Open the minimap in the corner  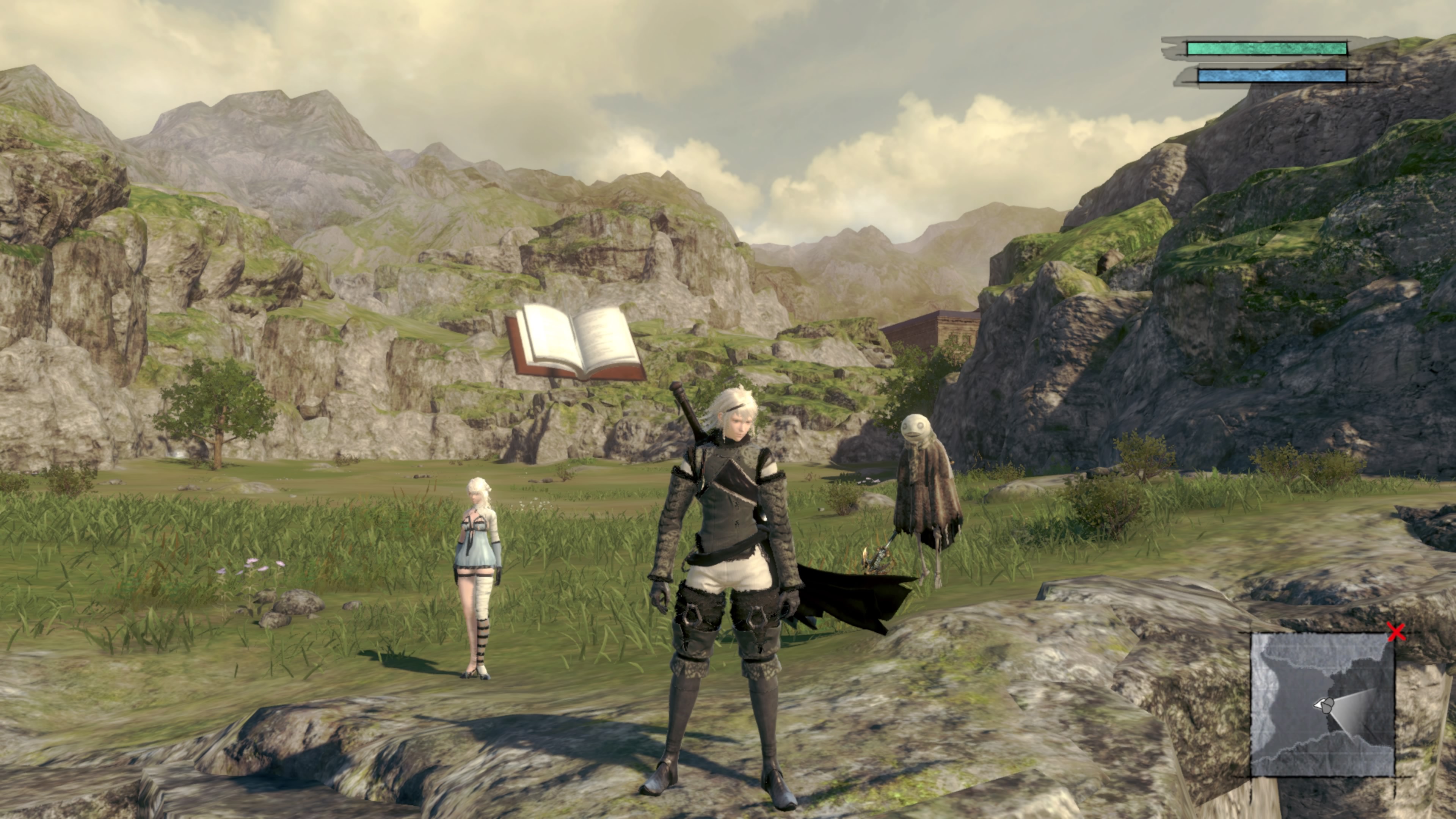click(x=1322, y=704)
